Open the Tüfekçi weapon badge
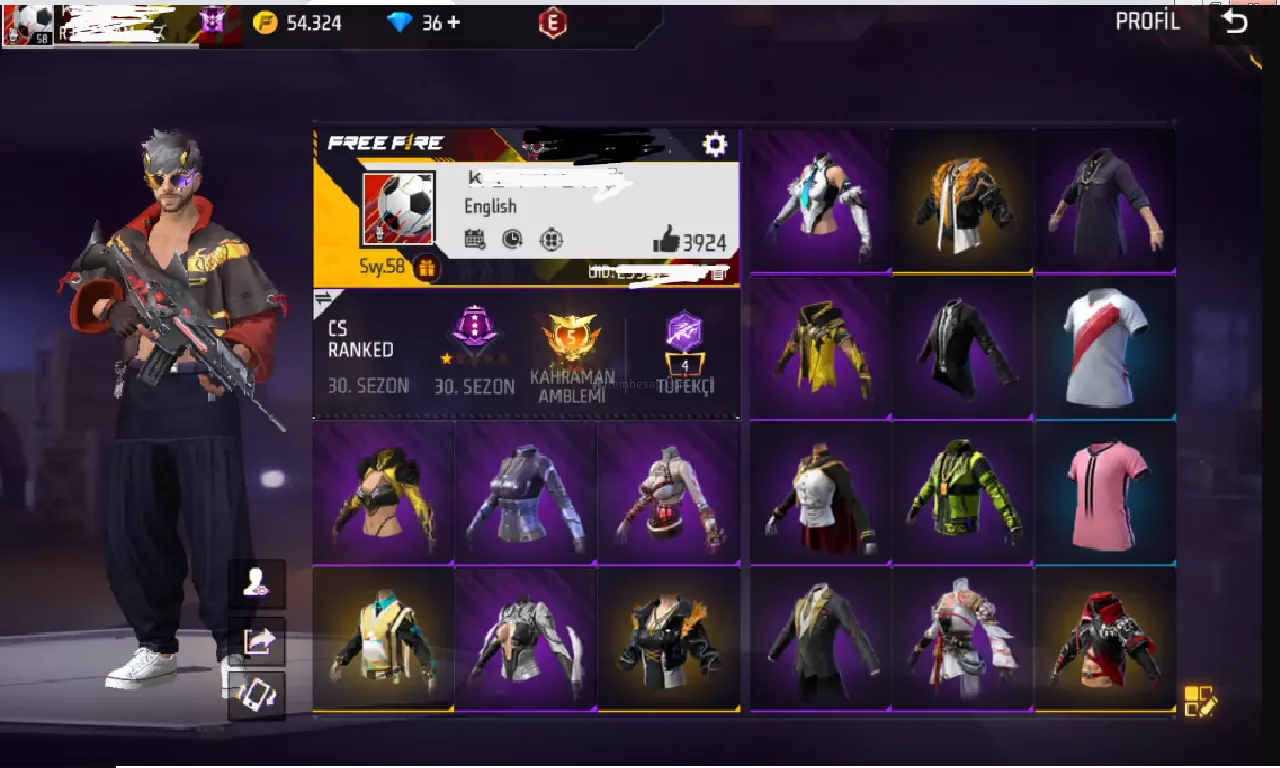This screenshot has height=768, width=1280. coord(685,348)
